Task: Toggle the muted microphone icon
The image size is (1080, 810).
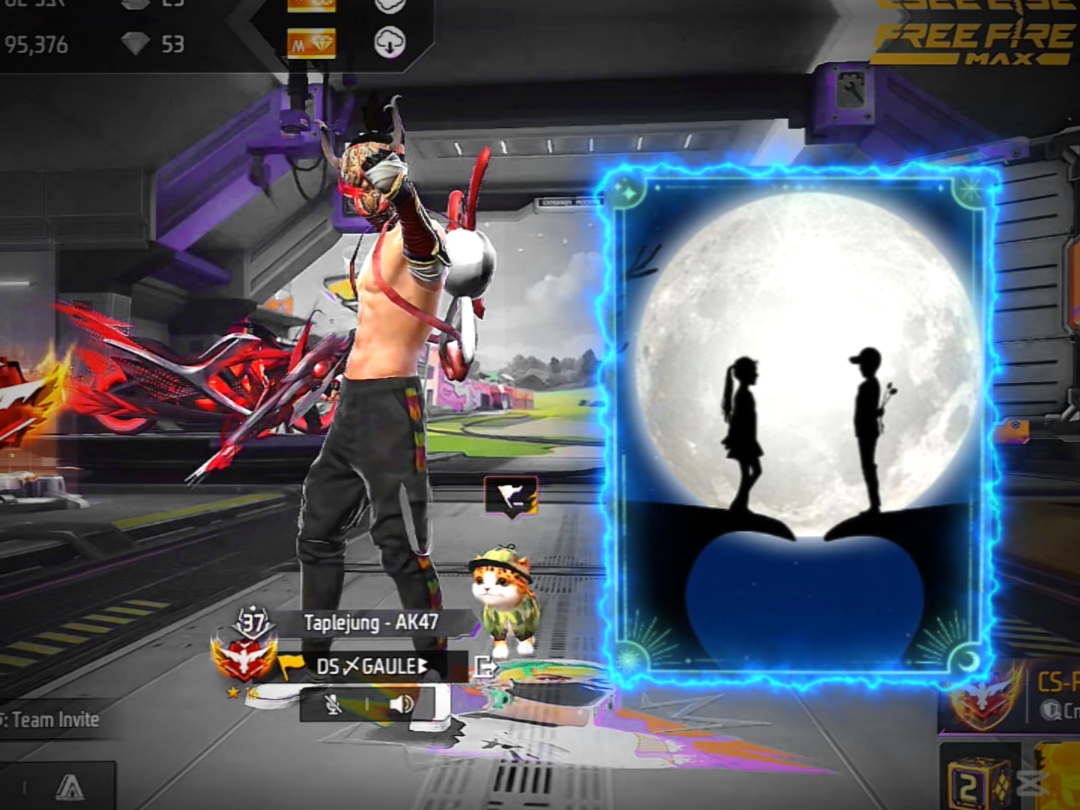Action: point(334,705)
